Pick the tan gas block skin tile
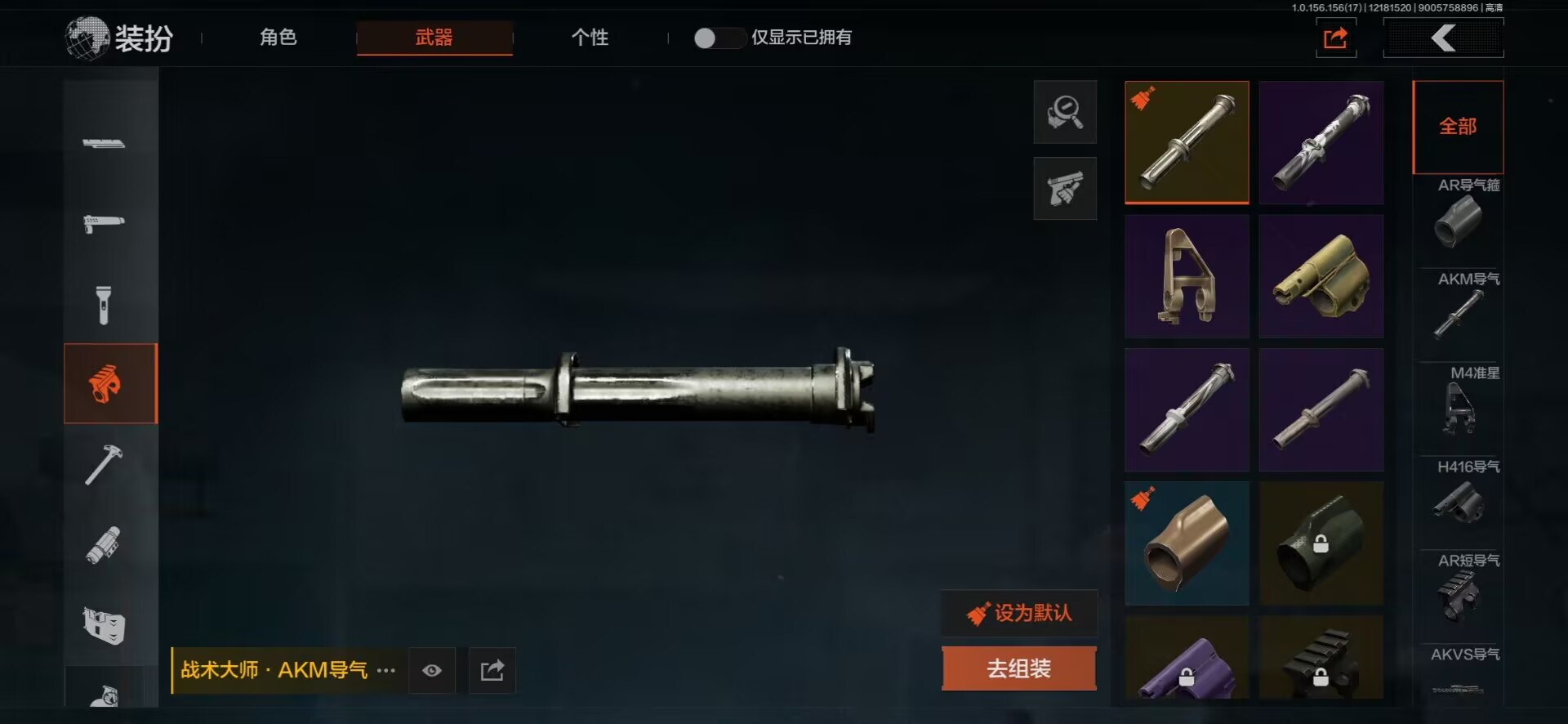 pos(1321,276)
